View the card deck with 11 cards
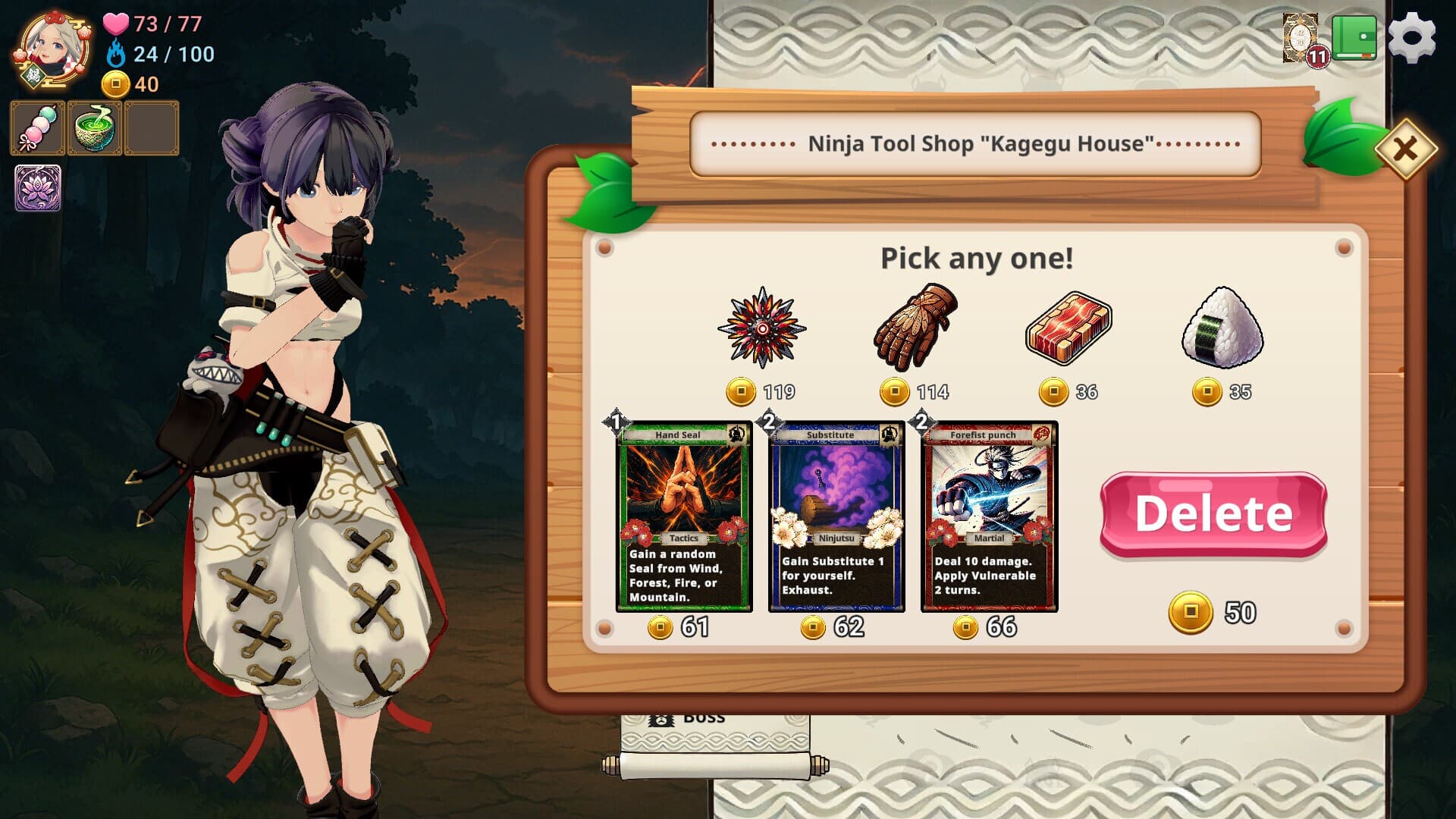The image size is (1456, 819). [1301, 38]
